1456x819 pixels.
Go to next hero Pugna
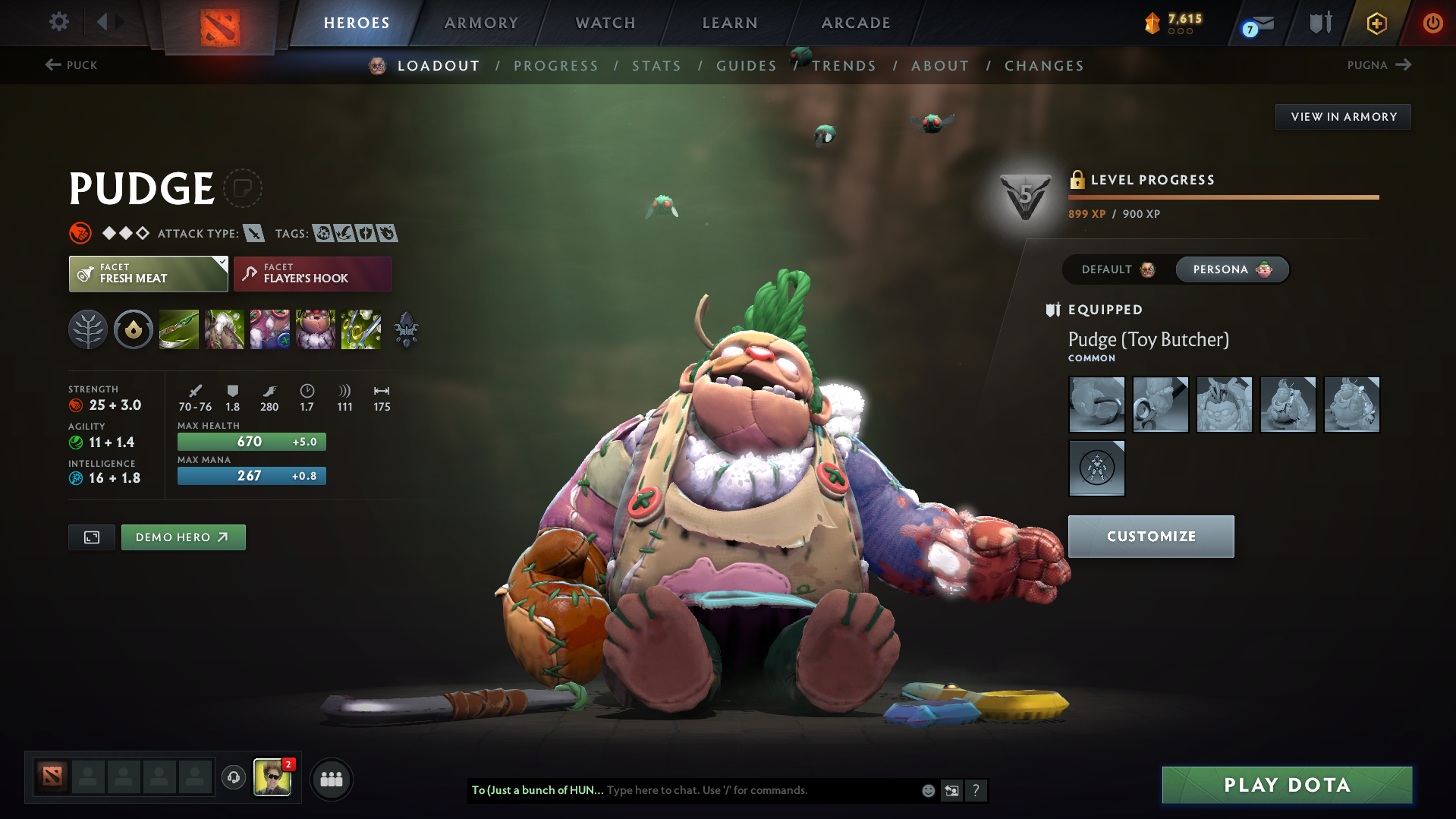[1379, 65]
